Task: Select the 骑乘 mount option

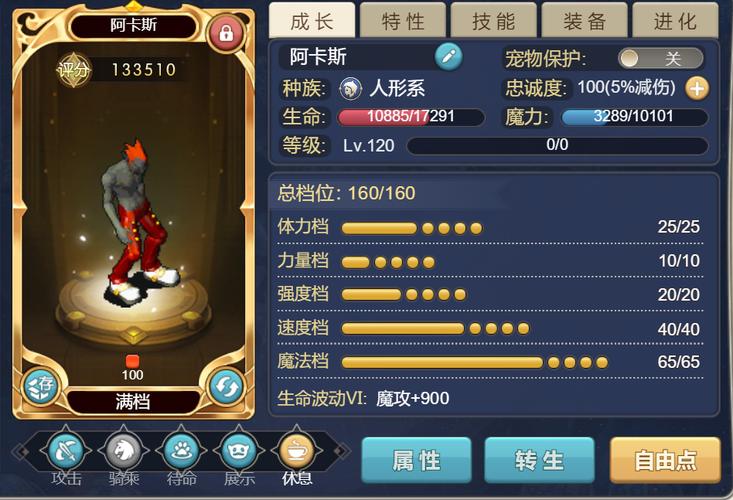Action: [123, 452]
